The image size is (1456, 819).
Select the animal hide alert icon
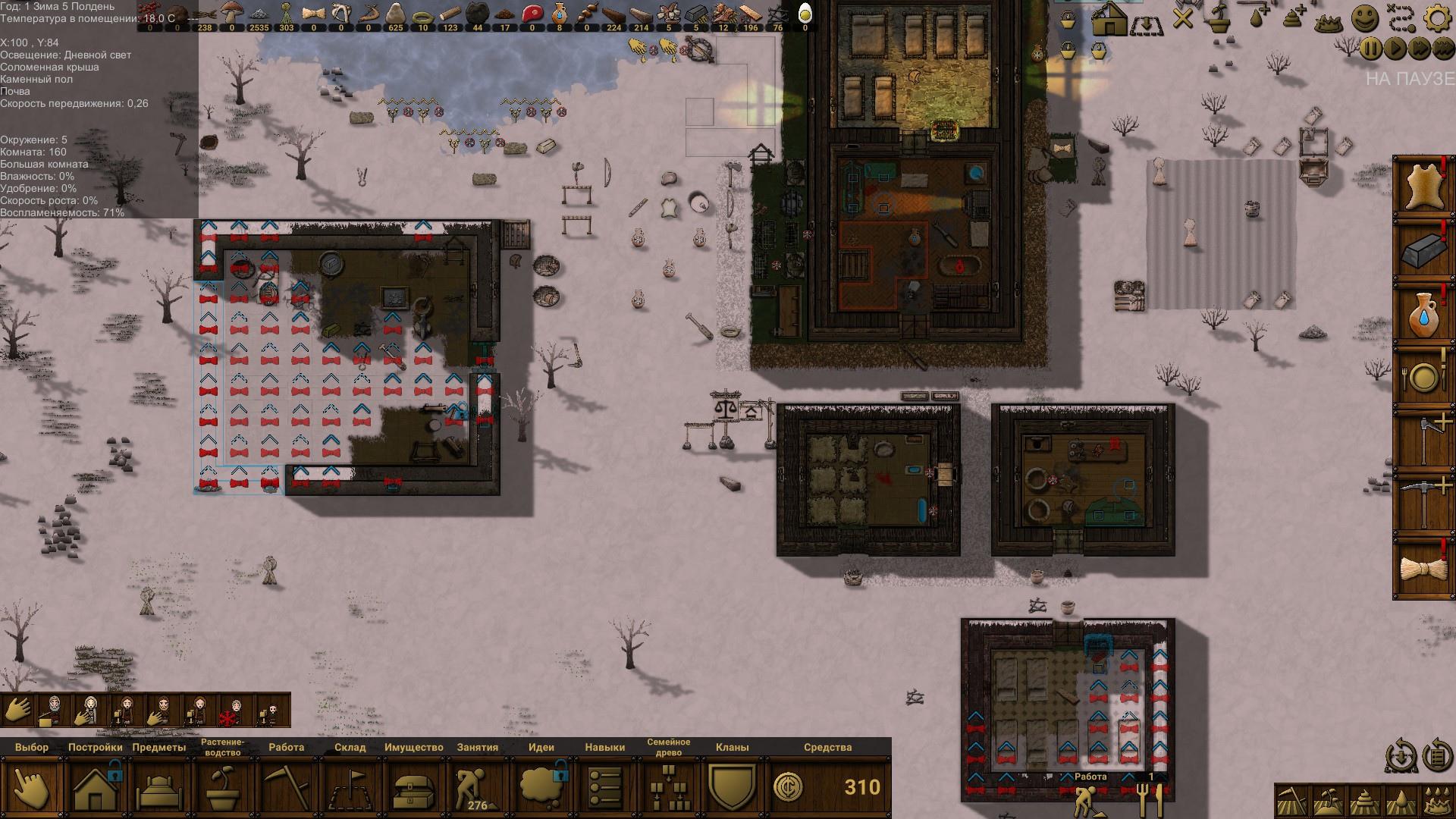(1423, 187)
